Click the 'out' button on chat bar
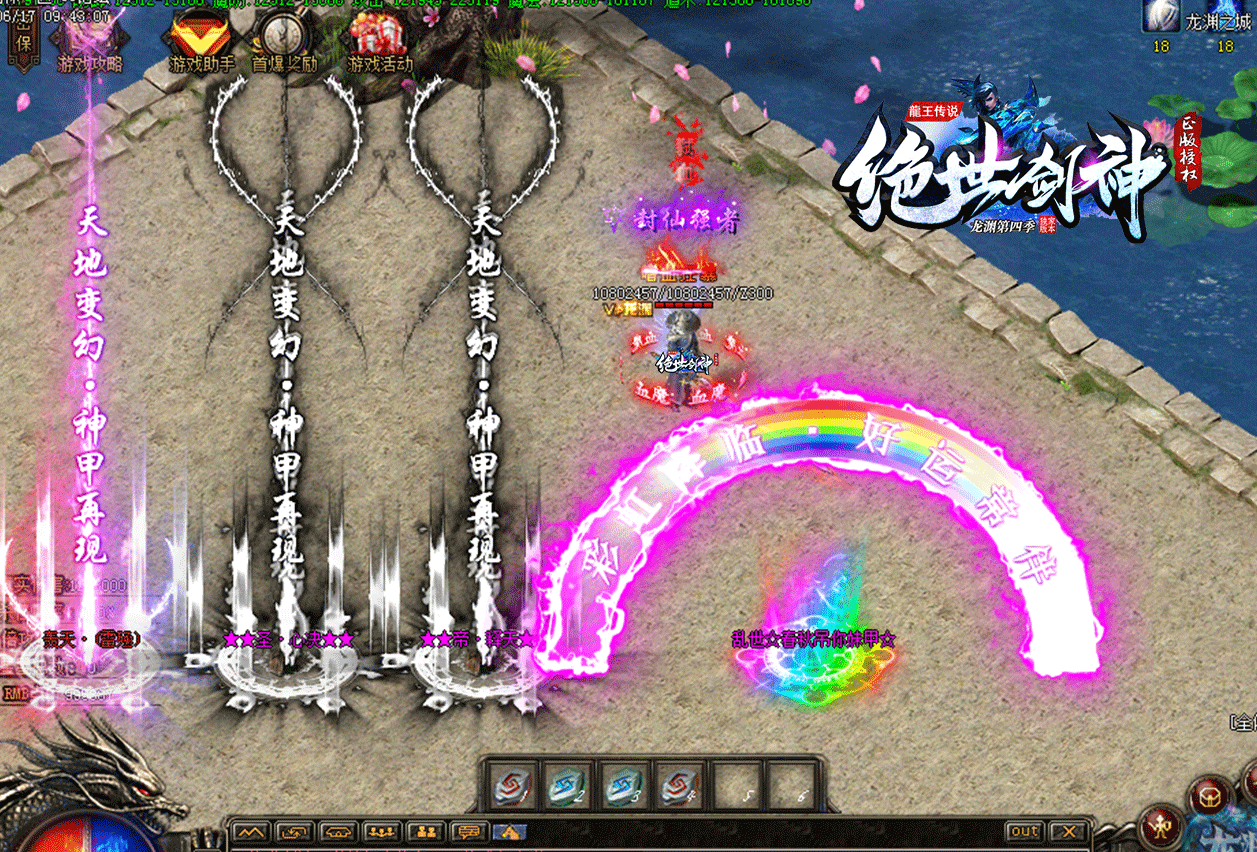This screenshot has width=1257, height=852. pyautogui.click(x=1024, y=832)
